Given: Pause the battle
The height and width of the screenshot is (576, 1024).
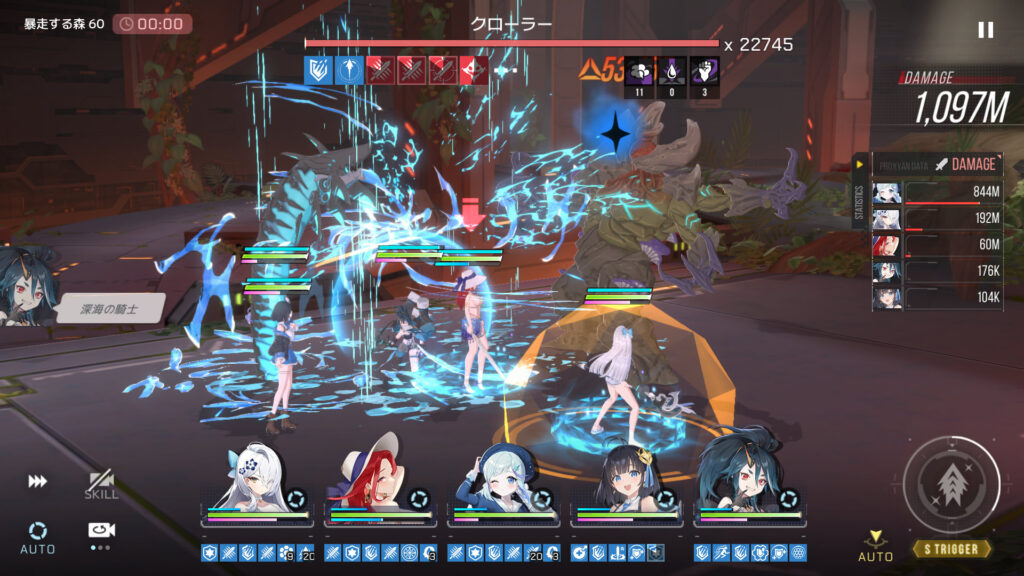Looking at the screenshot, I should 985,30.
